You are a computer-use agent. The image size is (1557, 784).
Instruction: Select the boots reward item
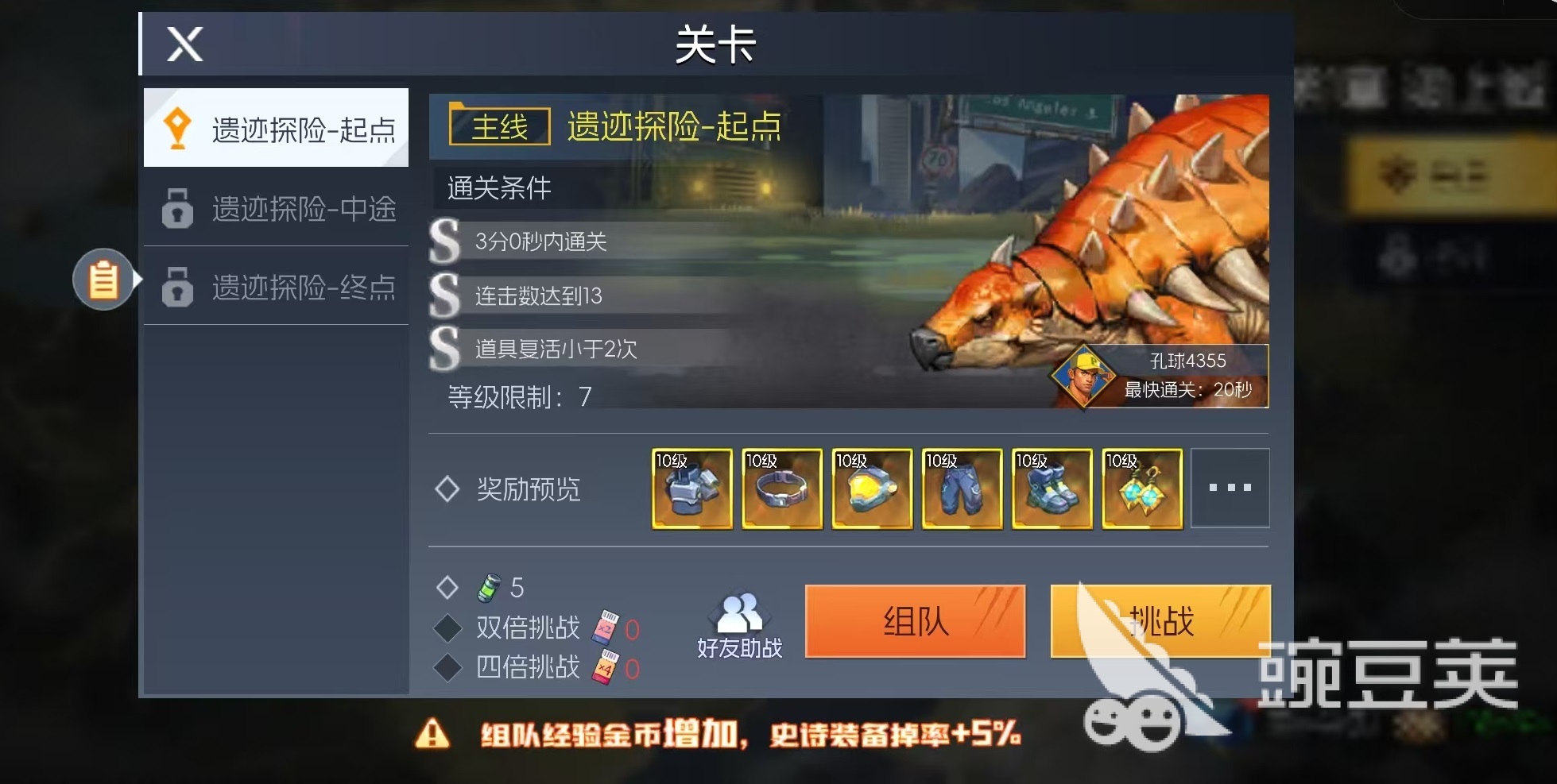click(1052, 489)
